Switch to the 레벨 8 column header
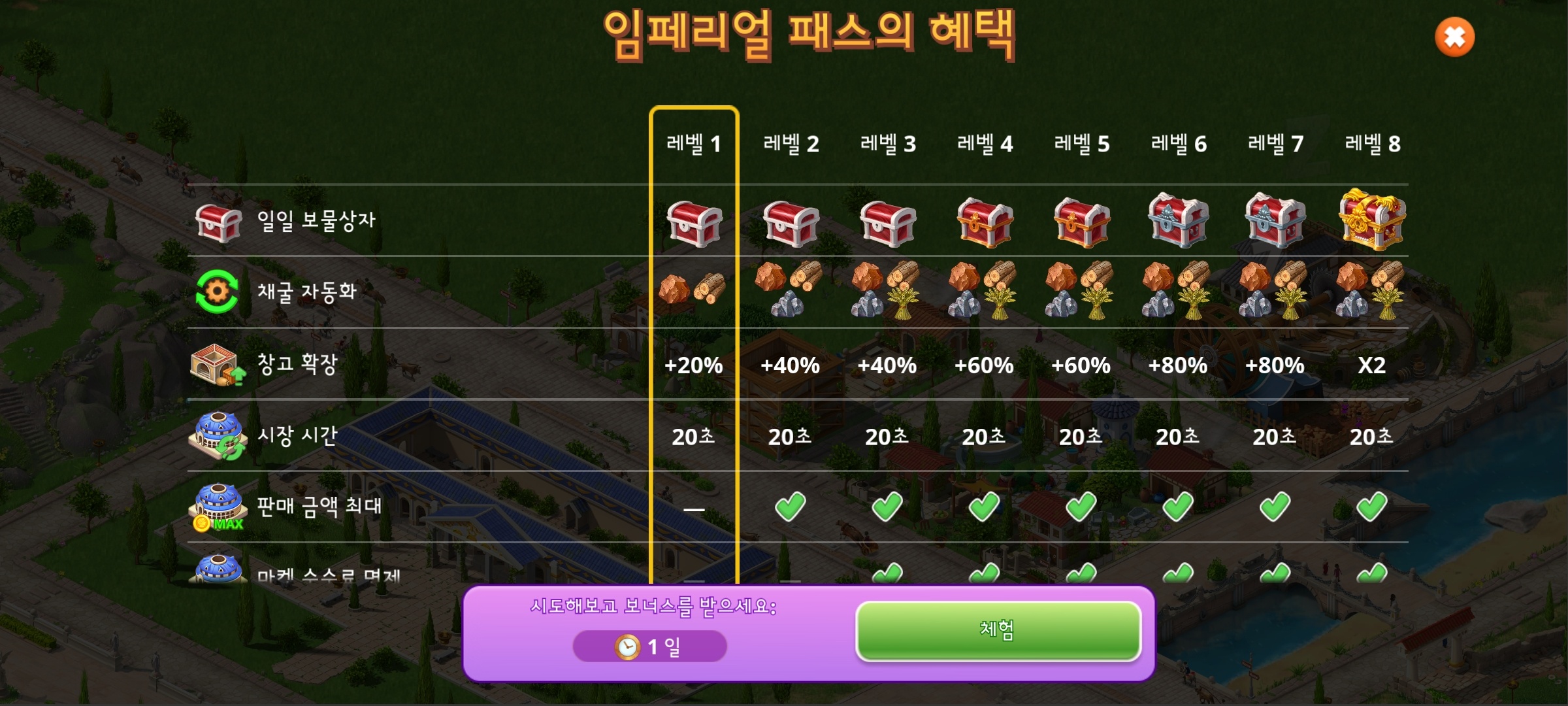The image size is (1568, 706). tap(1371, 145)
